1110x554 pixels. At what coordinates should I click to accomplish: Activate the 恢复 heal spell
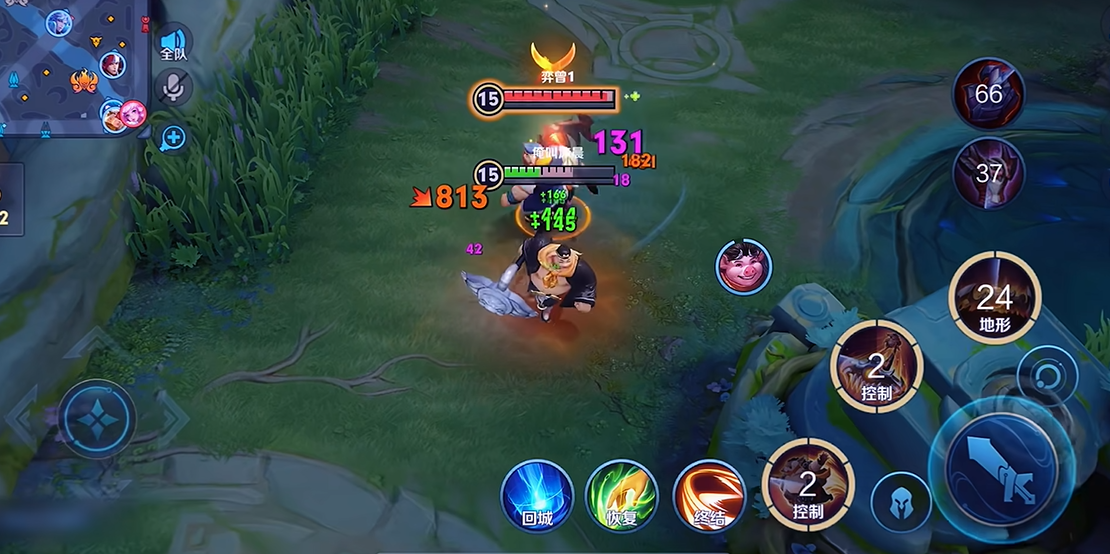[621, 495]
